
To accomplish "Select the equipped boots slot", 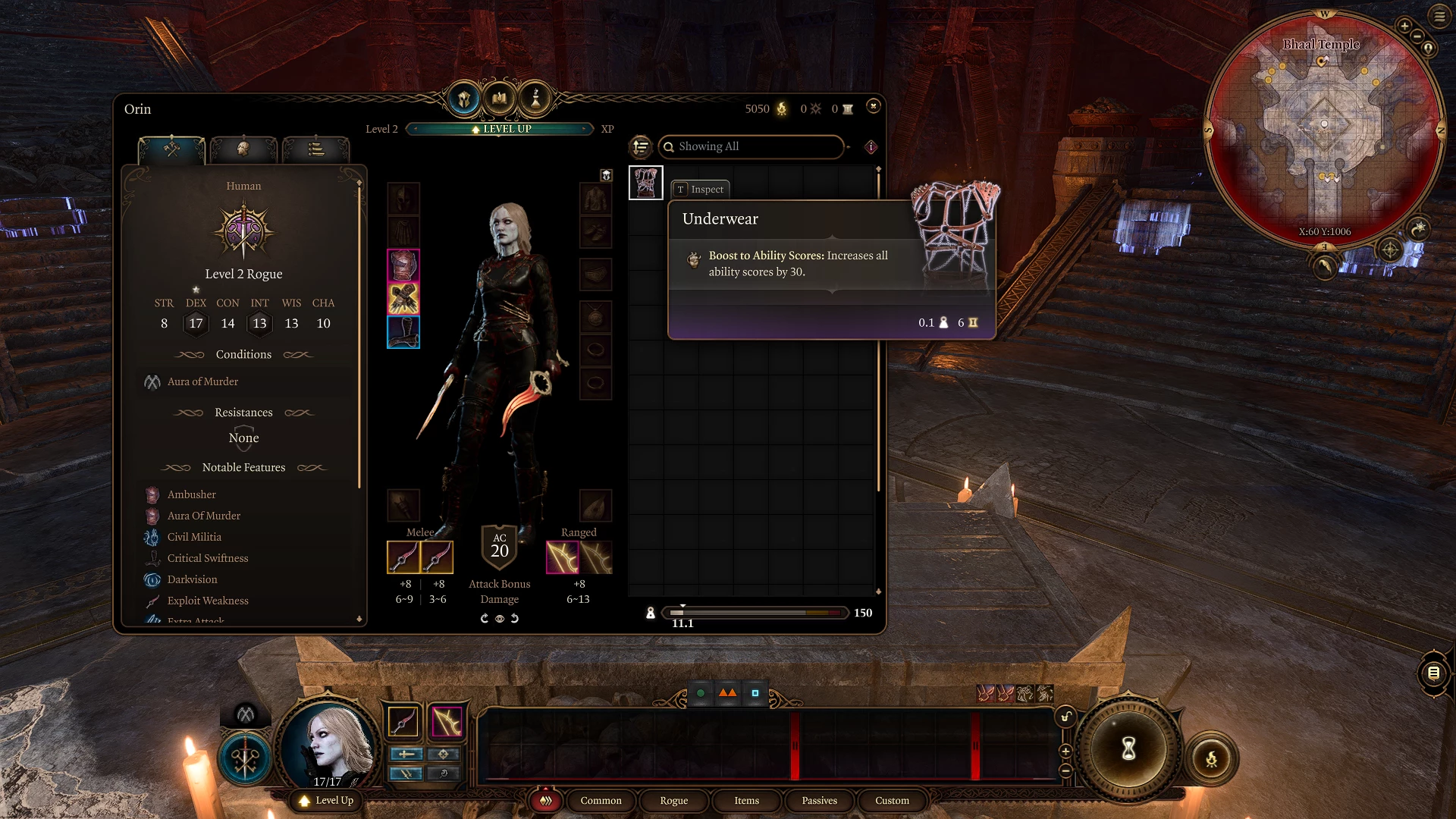I will click(x=403, y=332).
